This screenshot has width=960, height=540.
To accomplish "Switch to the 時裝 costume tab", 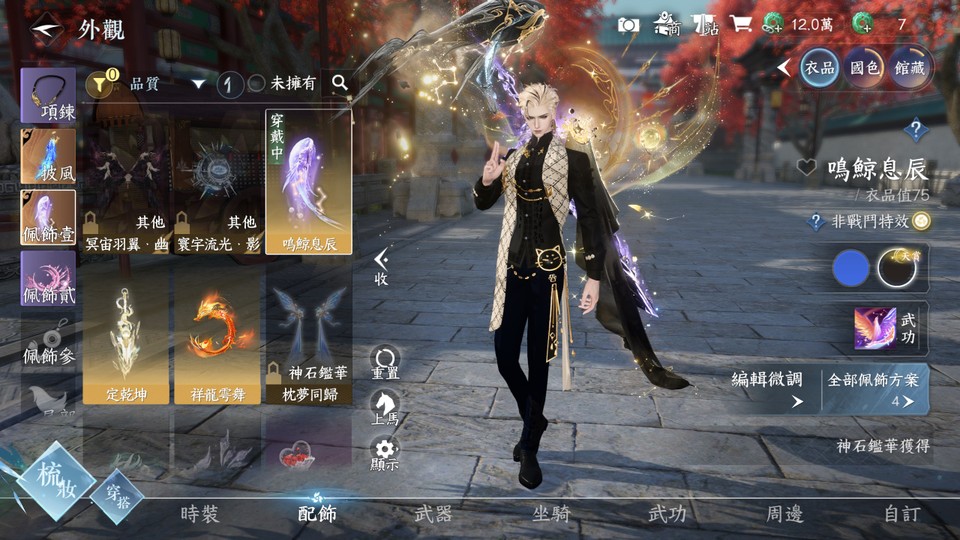I will [x=199, y=514].
